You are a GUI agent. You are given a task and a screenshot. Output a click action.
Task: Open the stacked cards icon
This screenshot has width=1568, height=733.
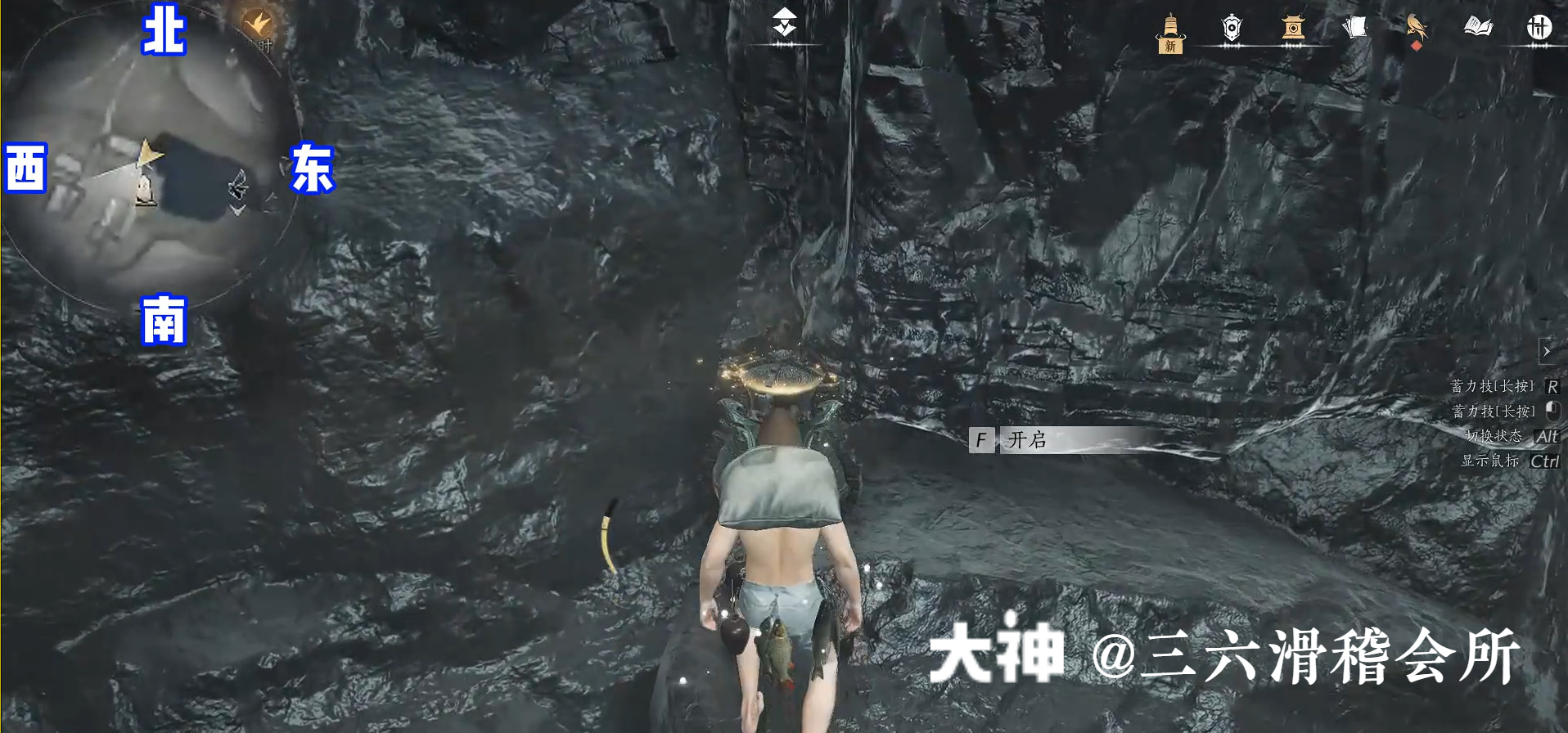pyautogui.click(x=1354, y=29)
